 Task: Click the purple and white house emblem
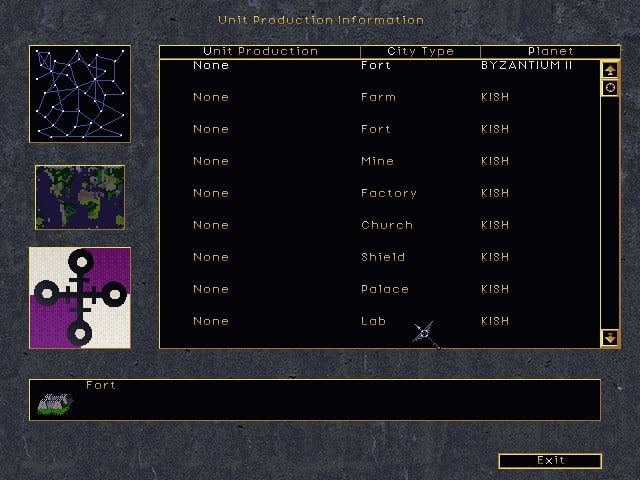80,297
